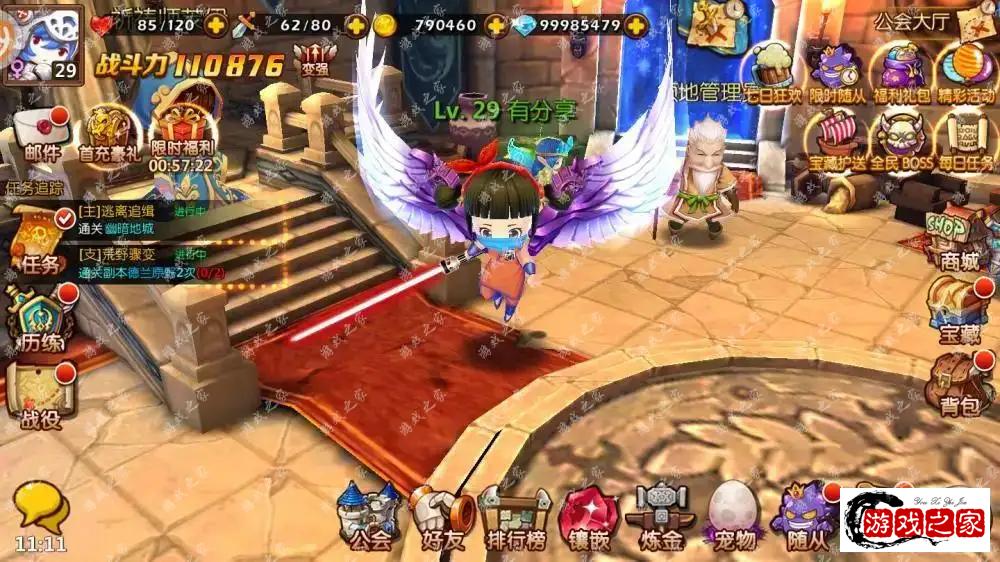Open the 邮件 mail icon

pyautogui.click(x=41, y=134)
